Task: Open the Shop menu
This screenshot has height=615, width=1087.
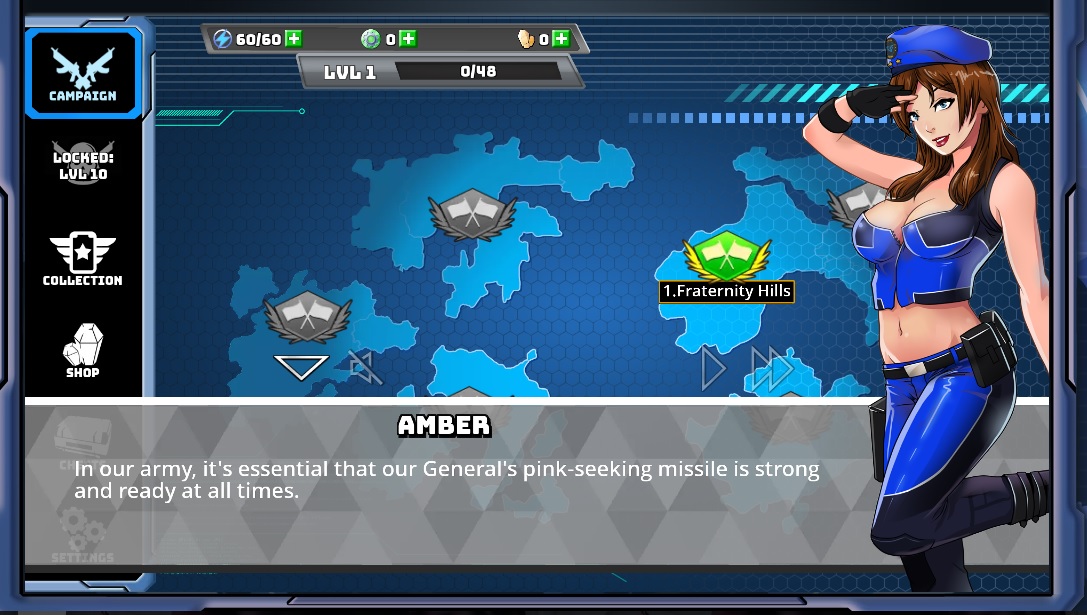Action: 83,350
